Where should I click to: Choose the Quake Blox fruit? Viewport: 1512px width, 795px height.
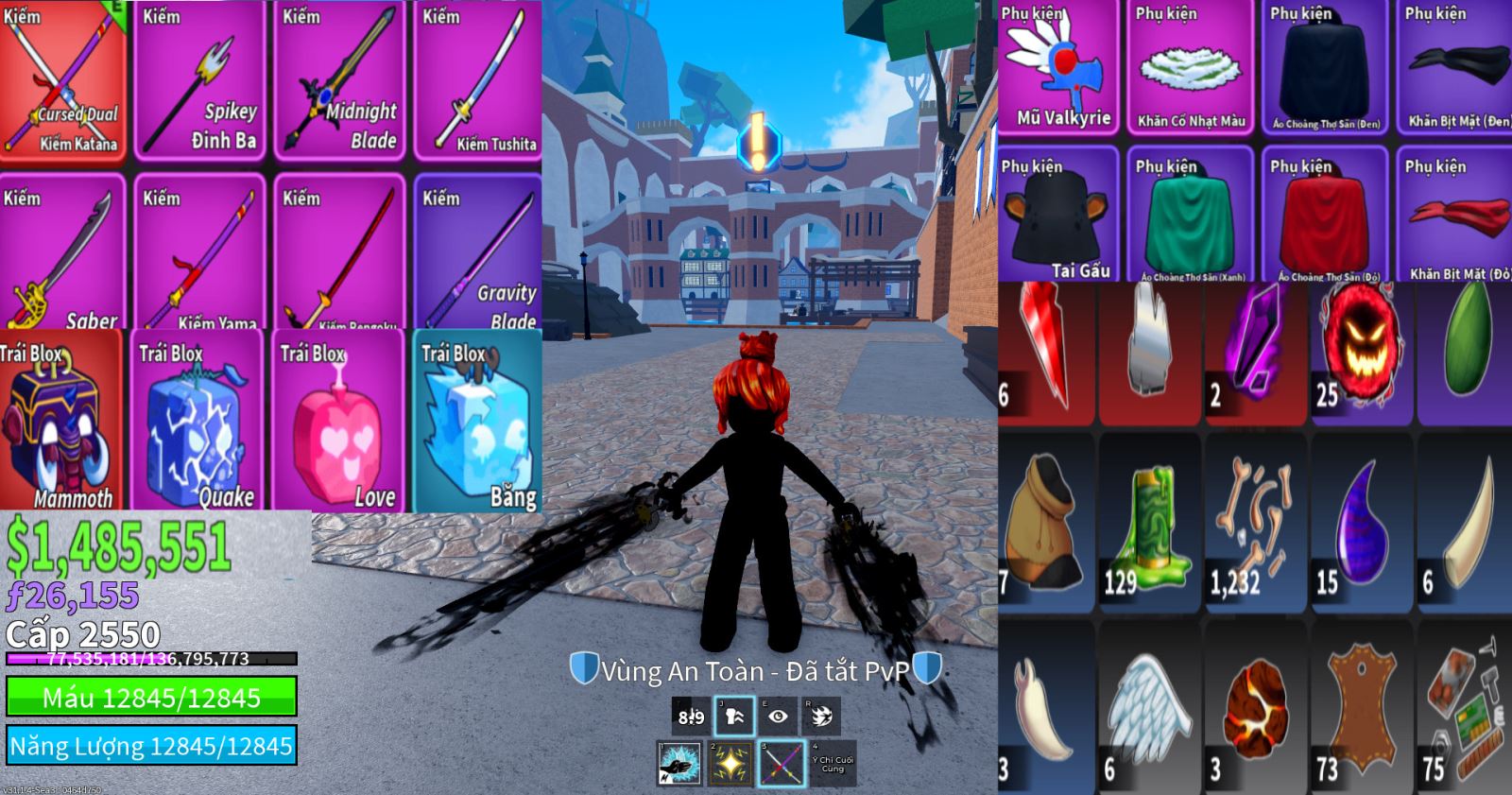pyautogui.click(x=198, y=422)
